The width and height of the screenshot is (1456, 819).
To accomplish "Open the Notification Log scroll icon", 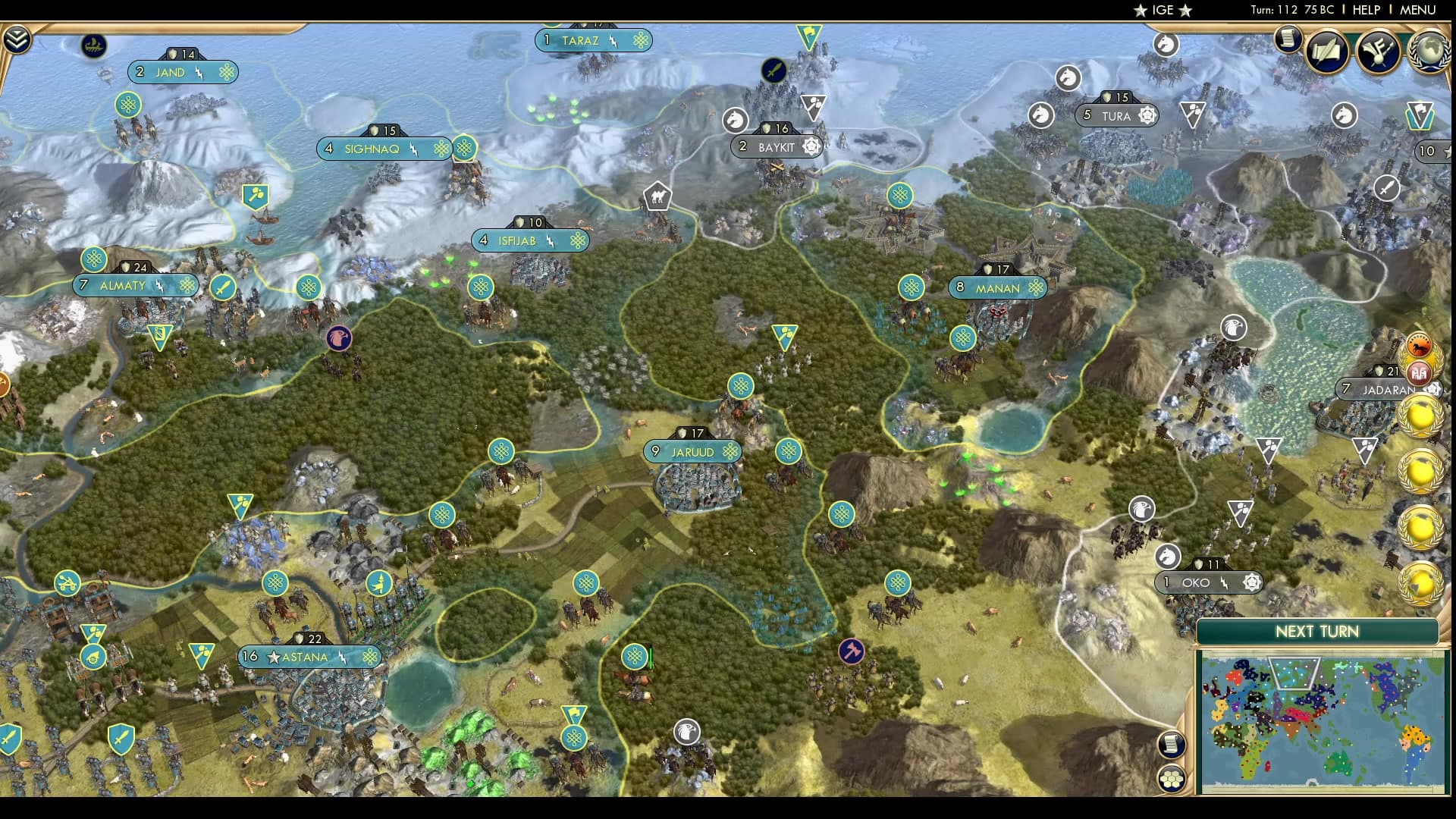I will pos(1287,39).
